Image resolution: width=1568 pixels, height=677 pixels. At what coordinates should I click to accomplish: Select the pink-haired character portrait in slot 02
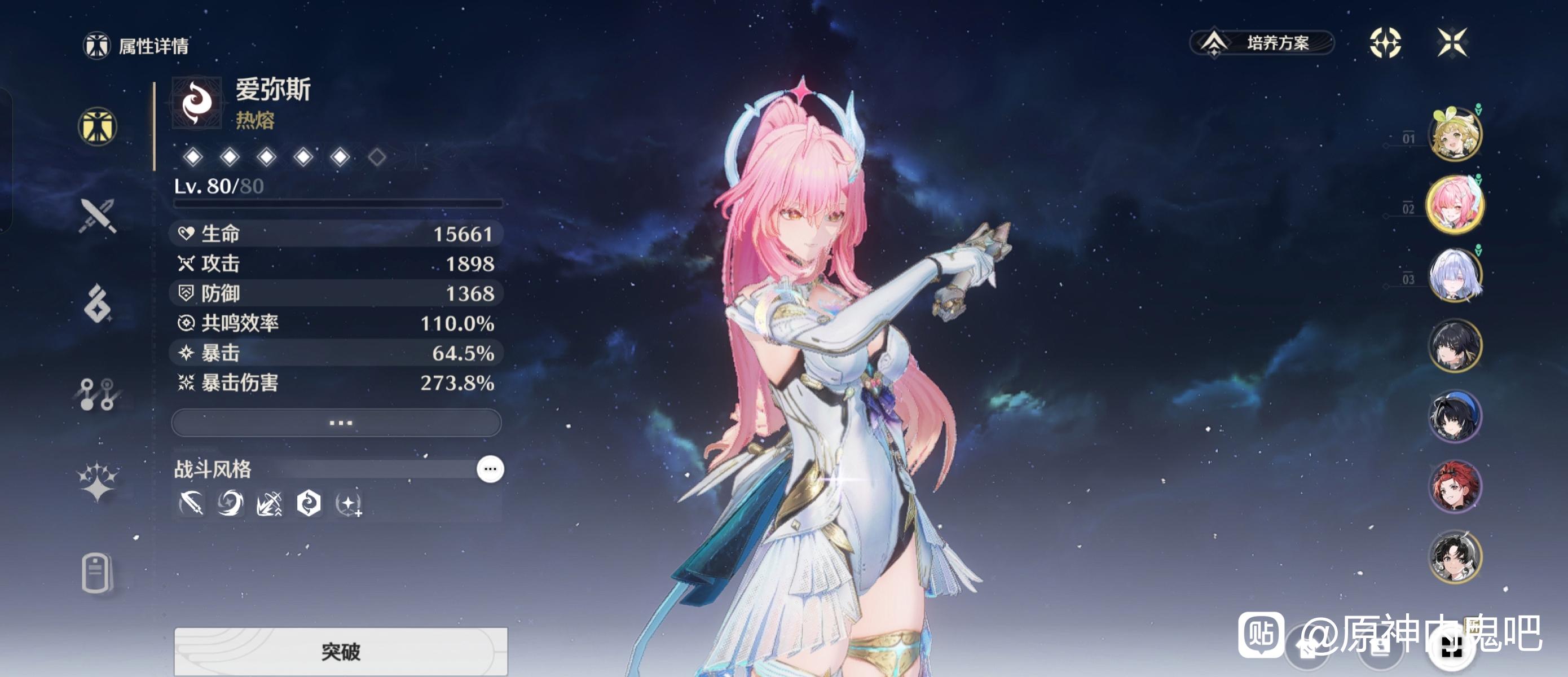1455,205
